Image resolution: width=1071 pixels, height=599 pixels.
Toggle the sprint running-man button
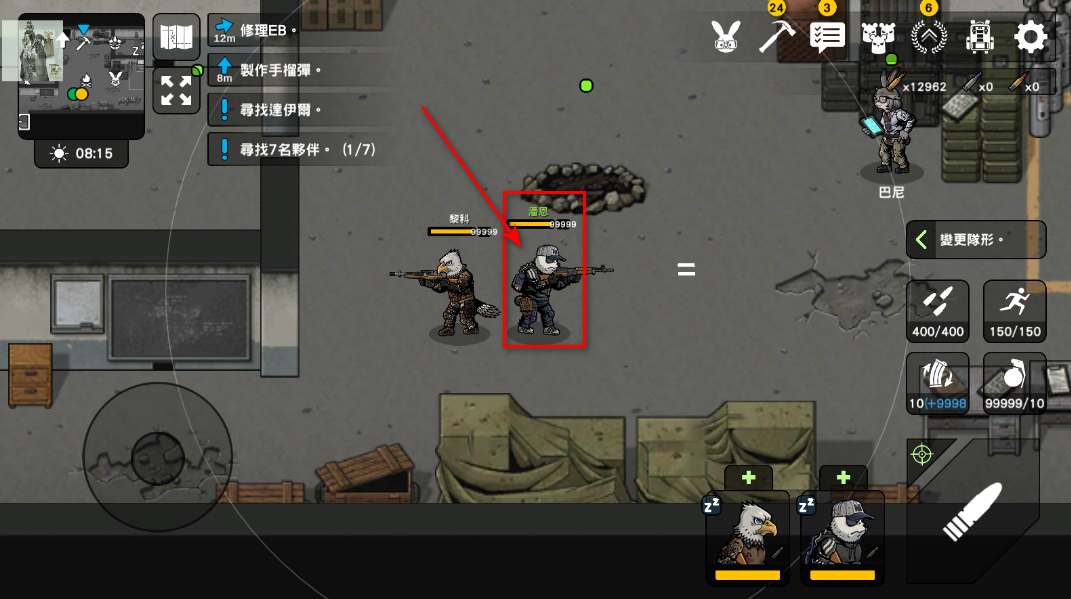[1015, 311]
